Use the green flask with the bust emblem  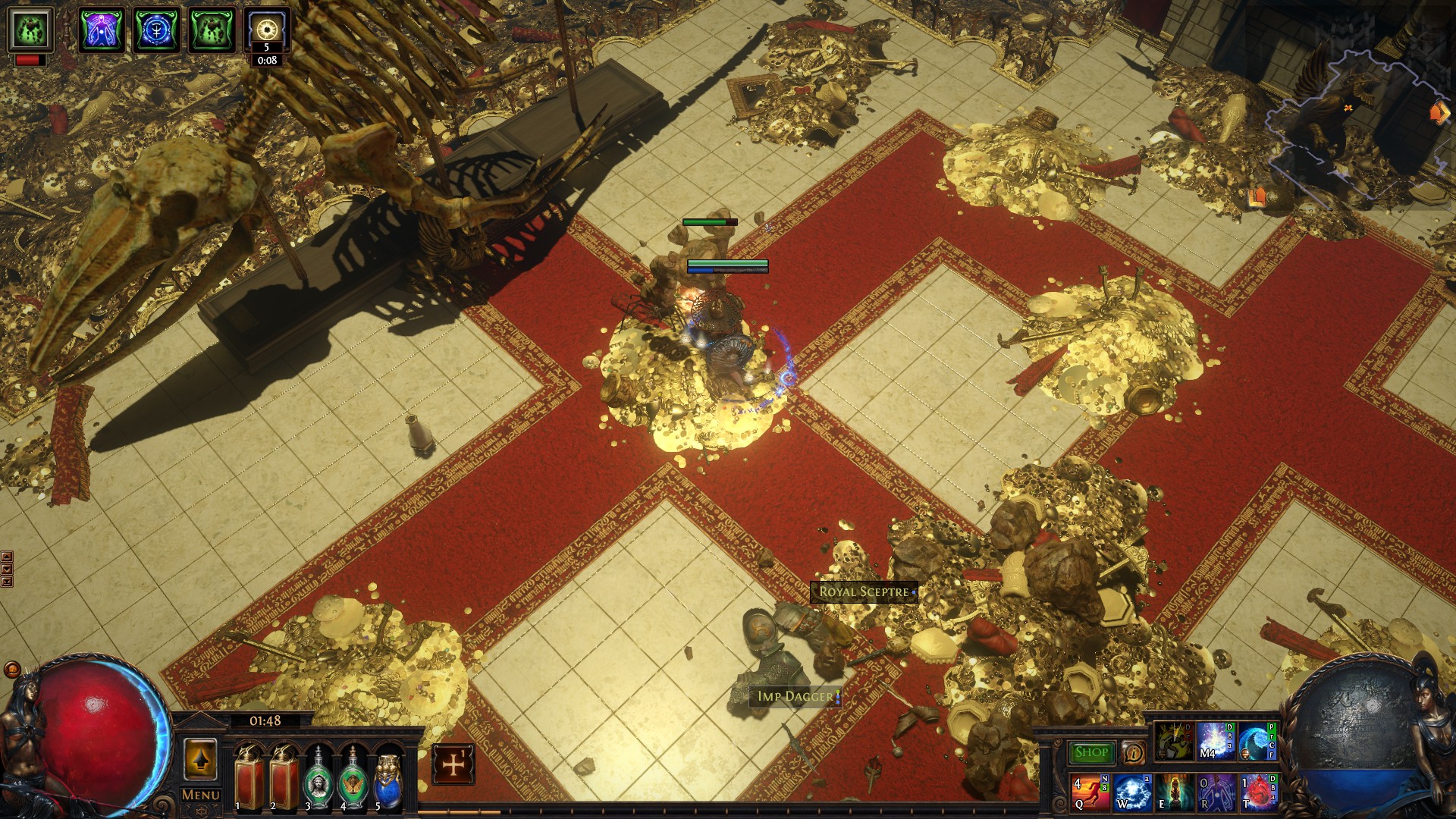coord(318,777)
